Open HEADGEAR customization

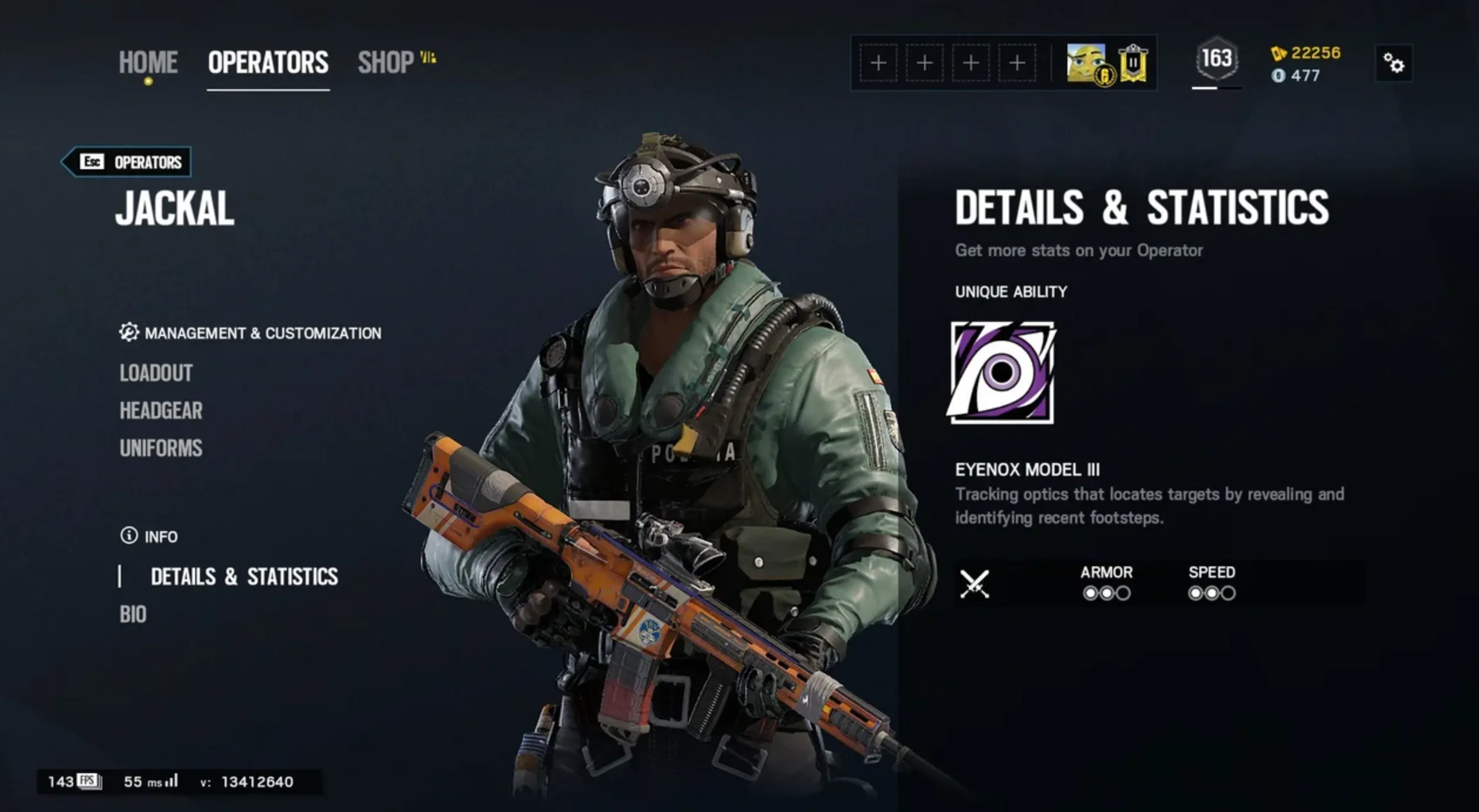[160, 411]
